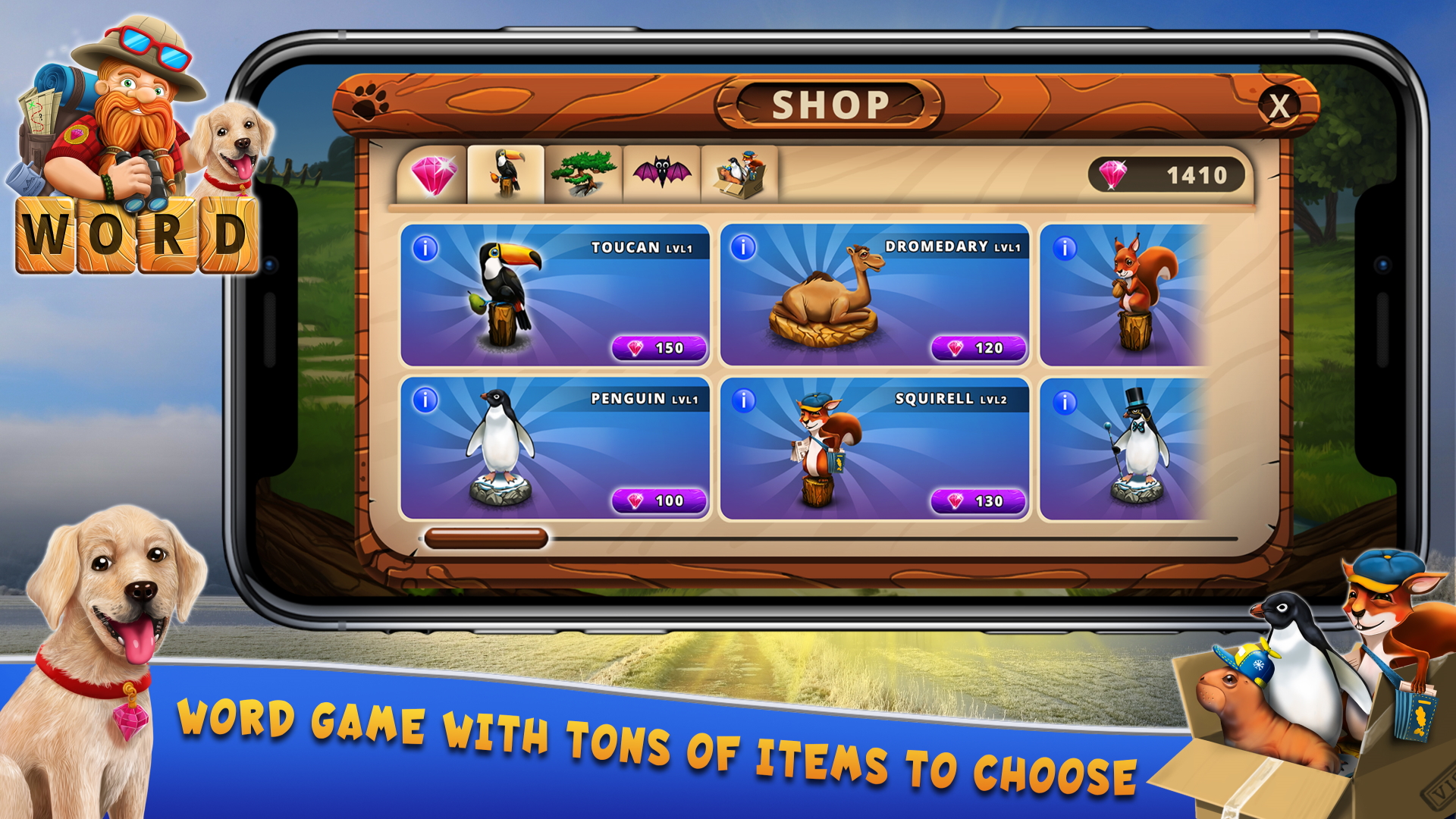This screenshot has height=819, width=1456.
Task: Switch to the pink gem tab
Action: [433, 175]
